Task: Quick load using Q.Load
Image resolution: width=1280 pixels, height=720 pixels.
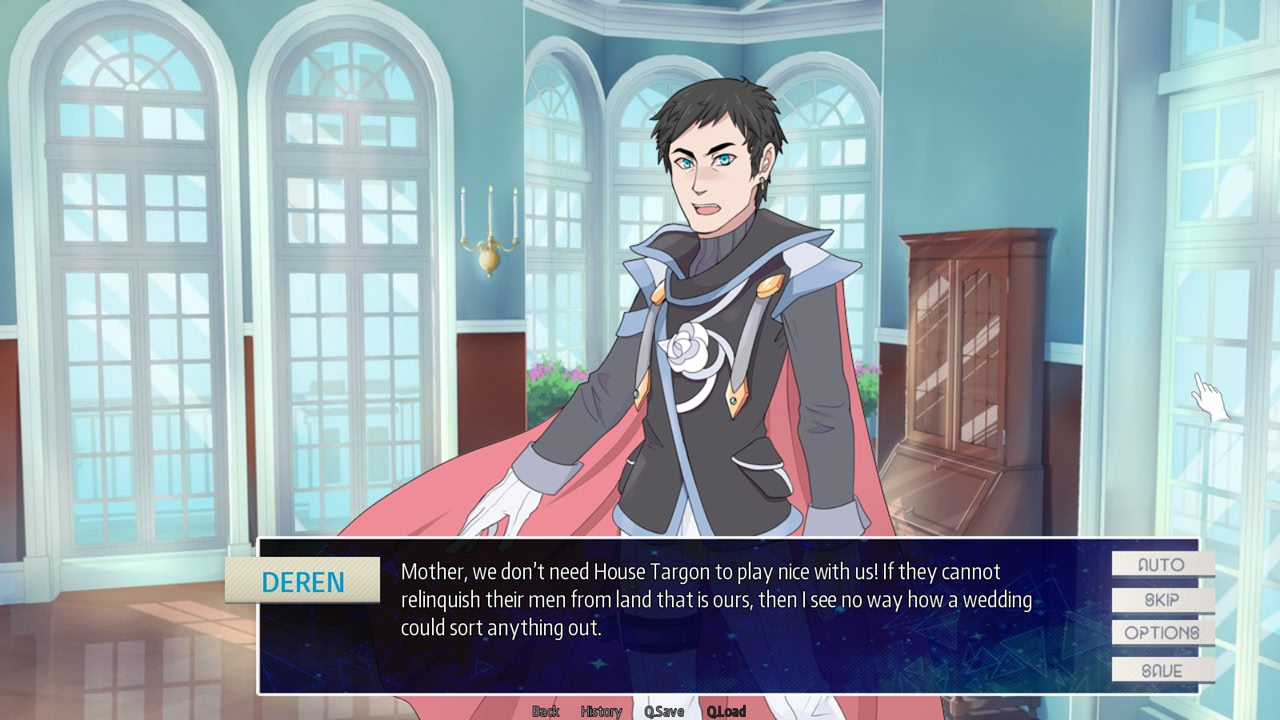Action: 728,711
